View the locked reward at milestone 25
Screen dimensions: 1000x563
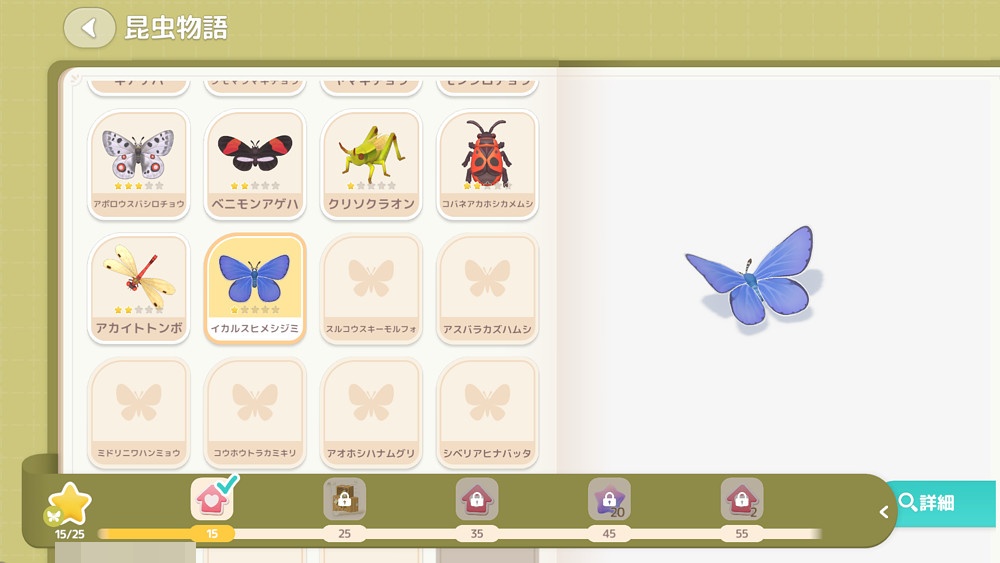(344, 499)
